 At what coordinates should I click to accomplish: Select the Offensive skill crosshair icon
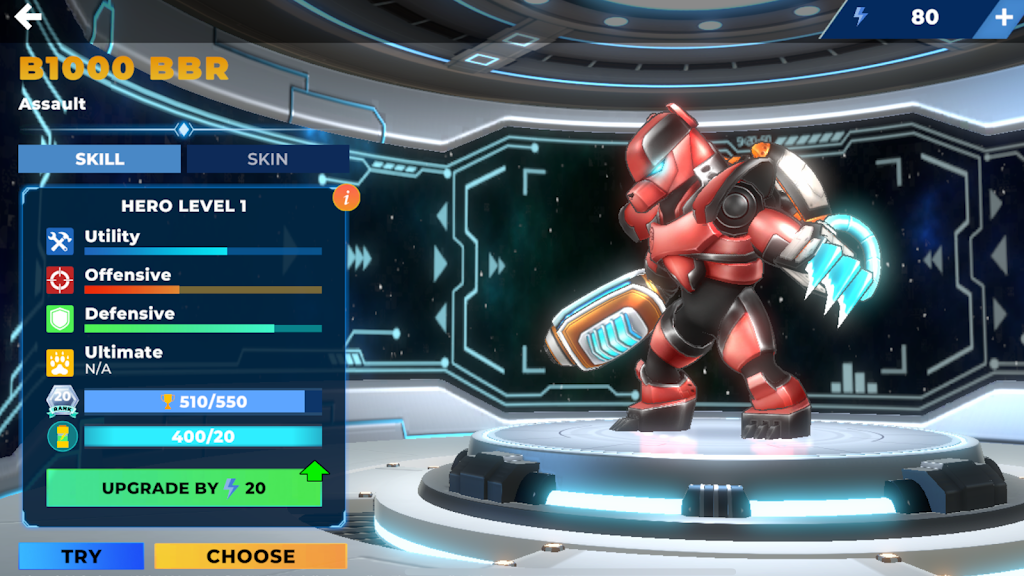pyautogui.click(x=60, y=280)
